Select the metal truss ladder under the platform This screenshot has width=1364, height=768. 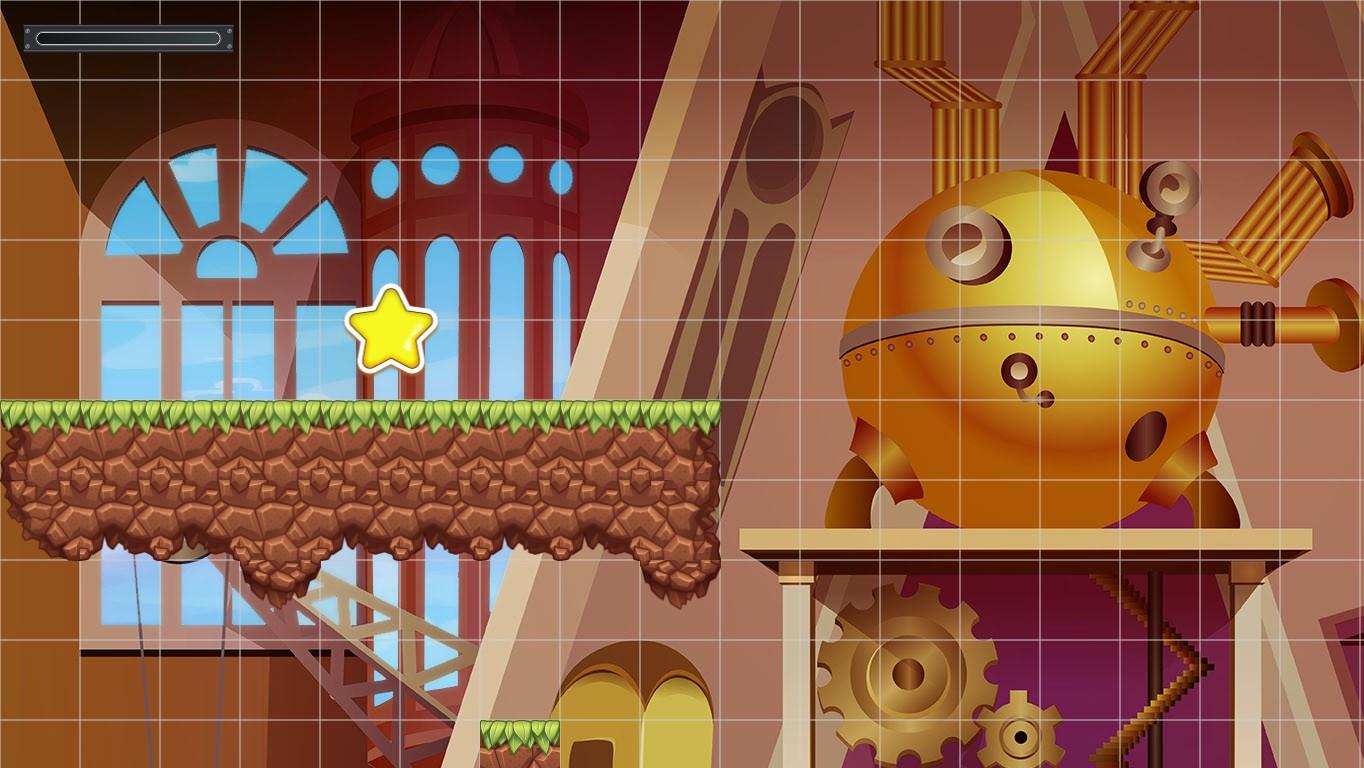370,650
